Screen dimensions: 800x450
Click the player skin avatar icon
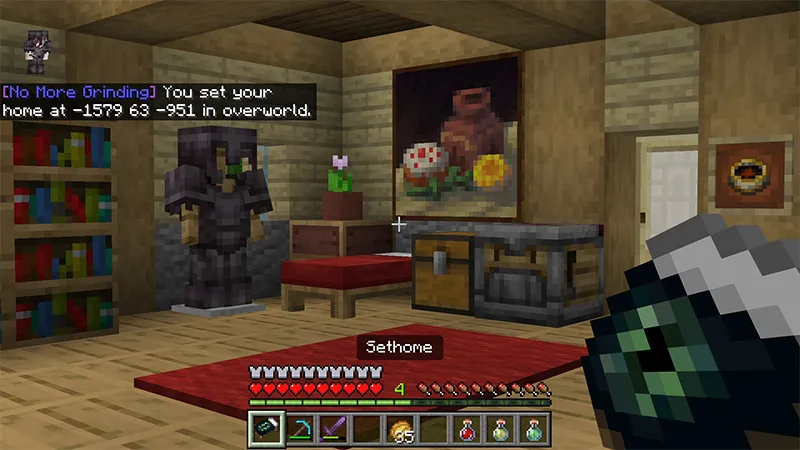(36, 50)
